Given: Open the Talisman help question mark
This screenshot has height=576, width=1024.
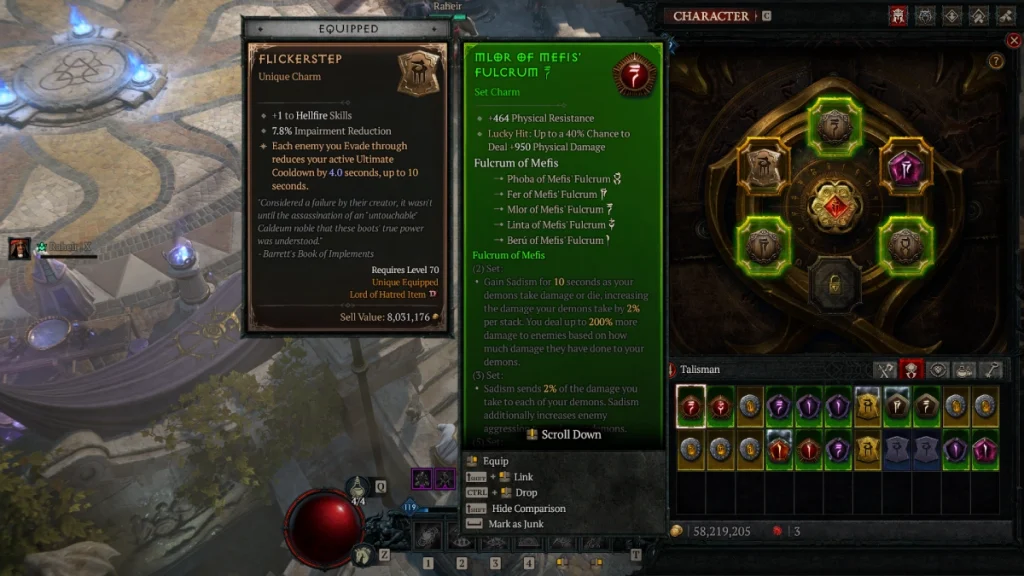Looking at the screenshot, I should point(996,61).
